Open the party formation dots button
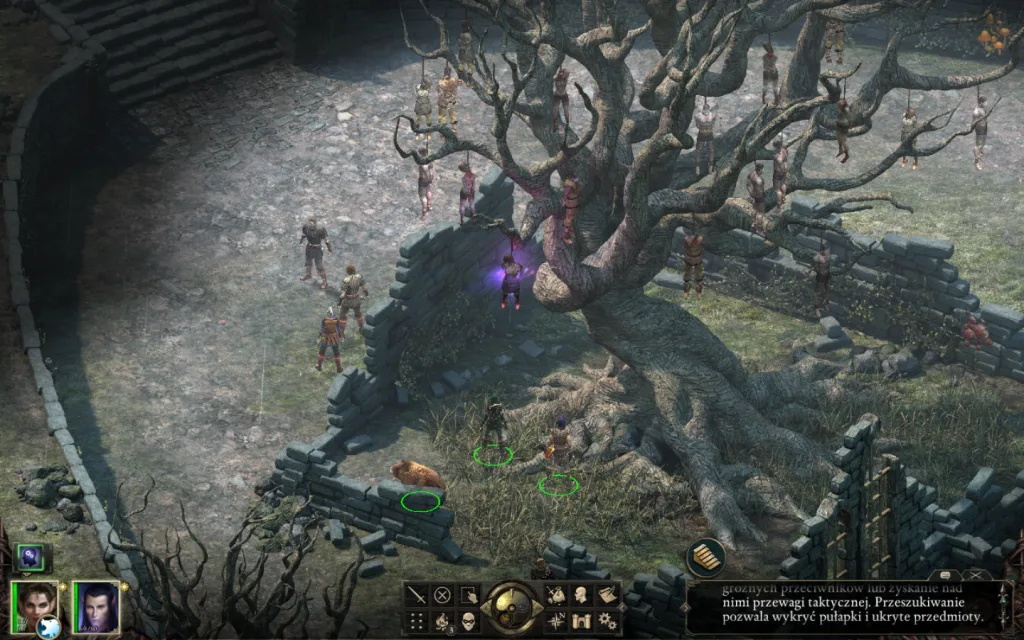Viewport: 1024px width, 640px height. pos(417,621)
